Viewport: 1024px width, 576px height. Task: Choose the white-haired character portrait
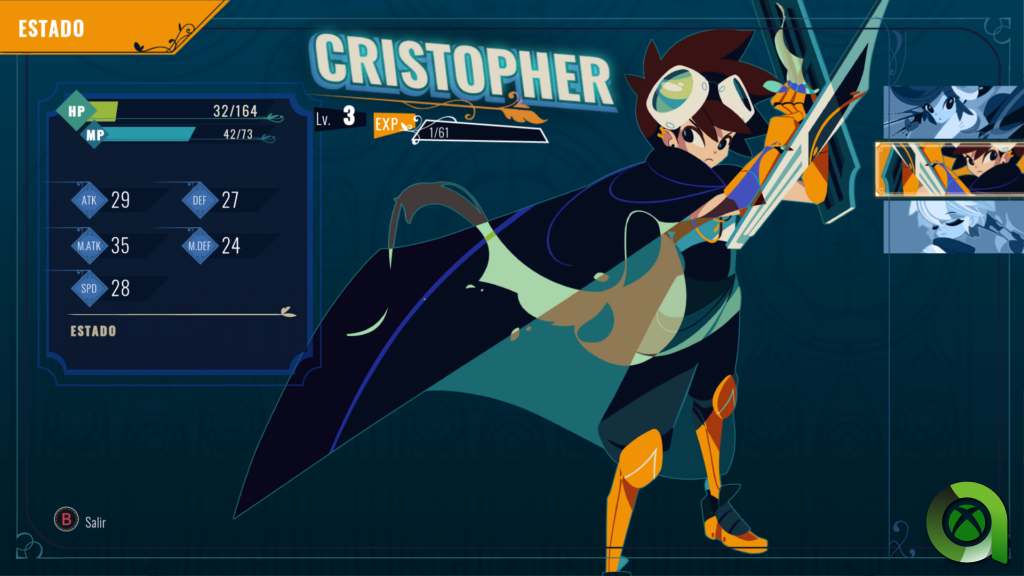952,226
